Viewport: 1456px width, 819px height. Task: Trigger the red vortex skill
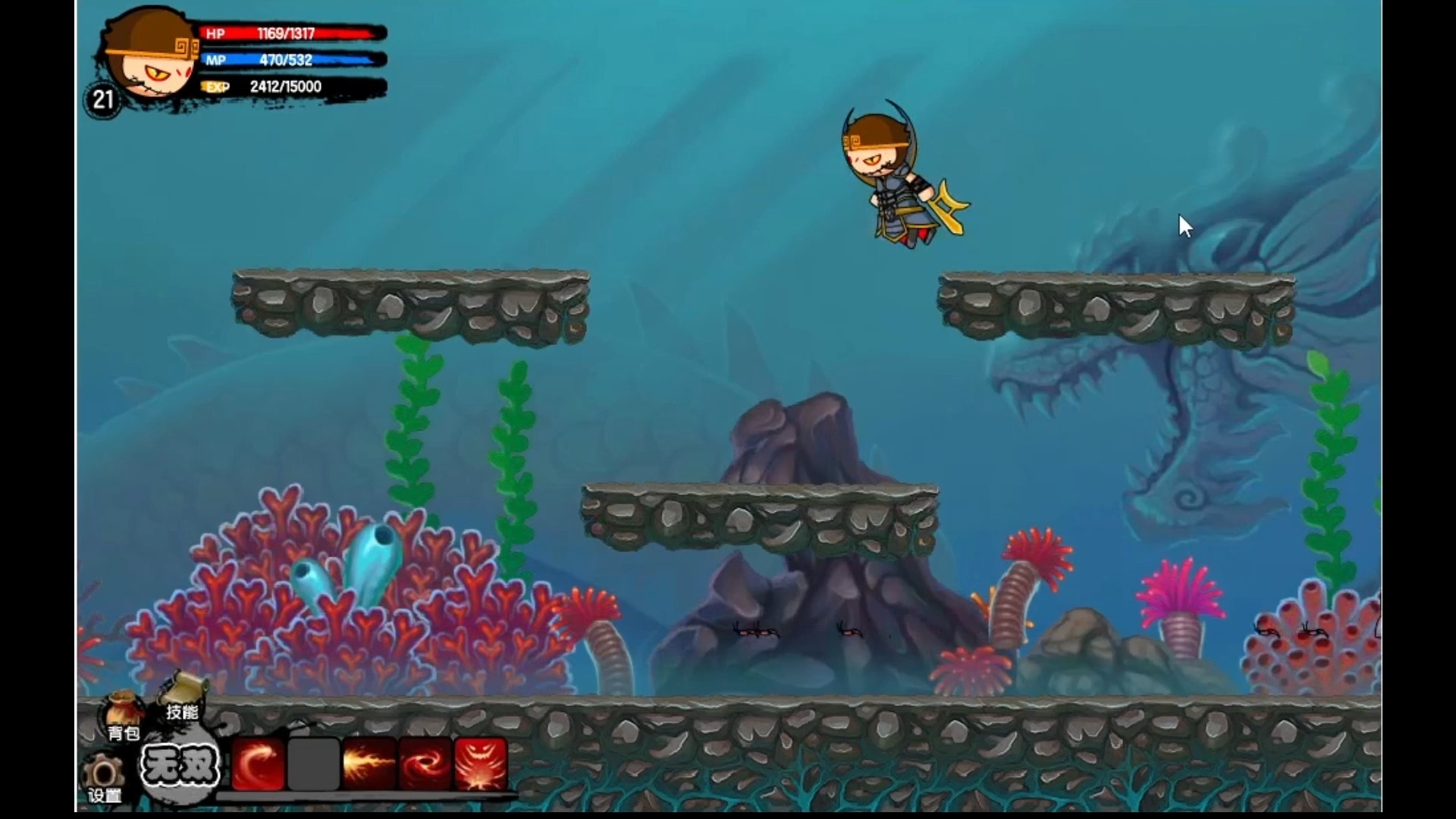(425, 764)
